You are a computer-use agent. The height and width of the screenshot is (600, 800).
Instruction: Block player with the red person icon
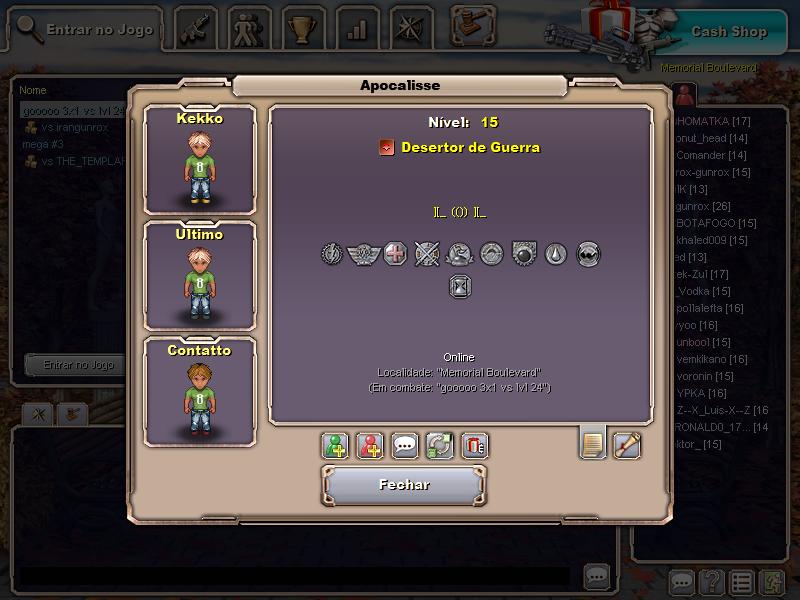click(370, 445)
